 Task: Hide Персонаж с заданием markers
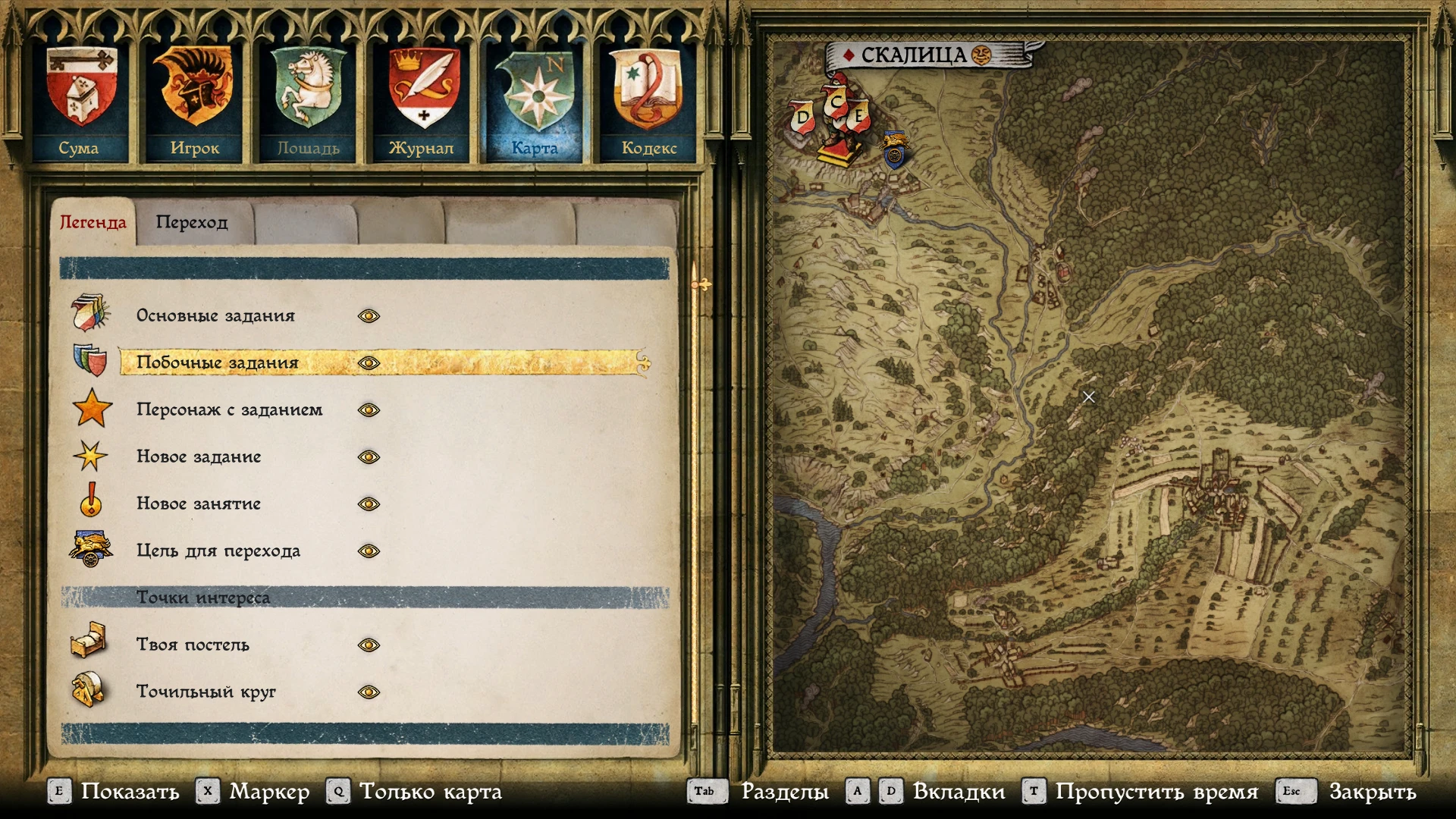[369, 410]
